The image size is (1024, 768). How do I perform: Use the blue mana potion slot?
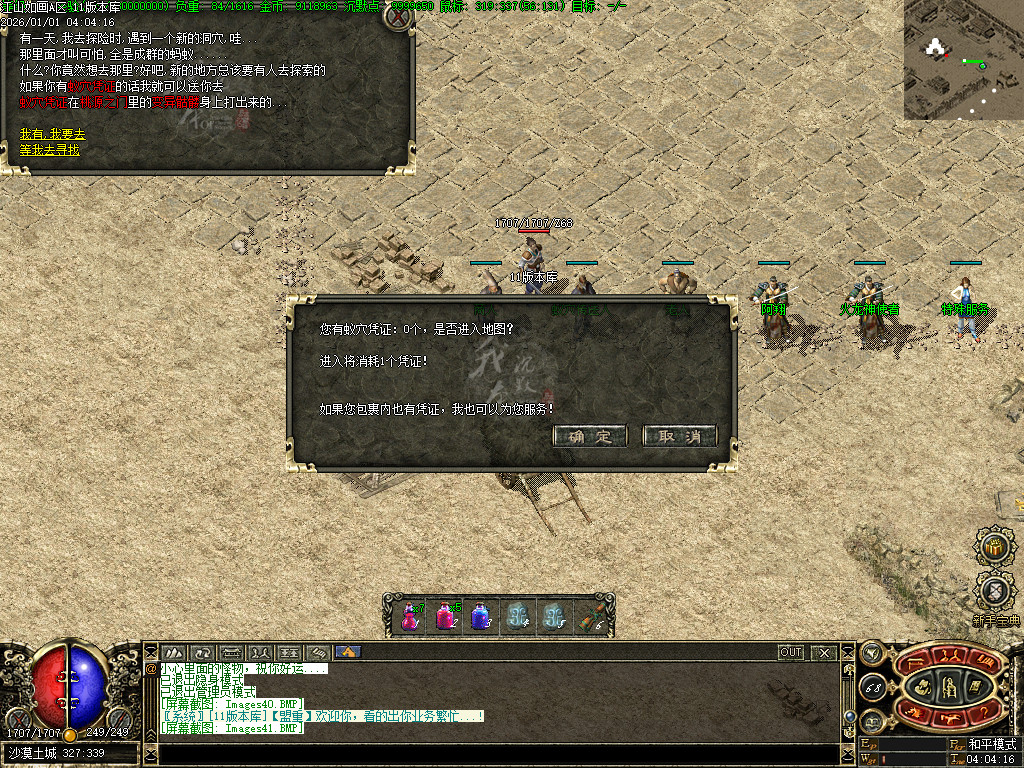480,616
